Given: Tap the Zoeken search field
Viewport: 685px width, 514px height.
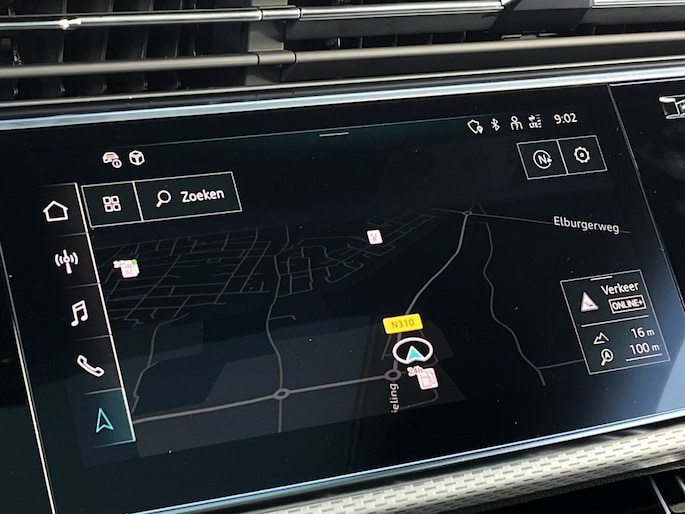Looking at the screenshot, I should tap(190, 197).
